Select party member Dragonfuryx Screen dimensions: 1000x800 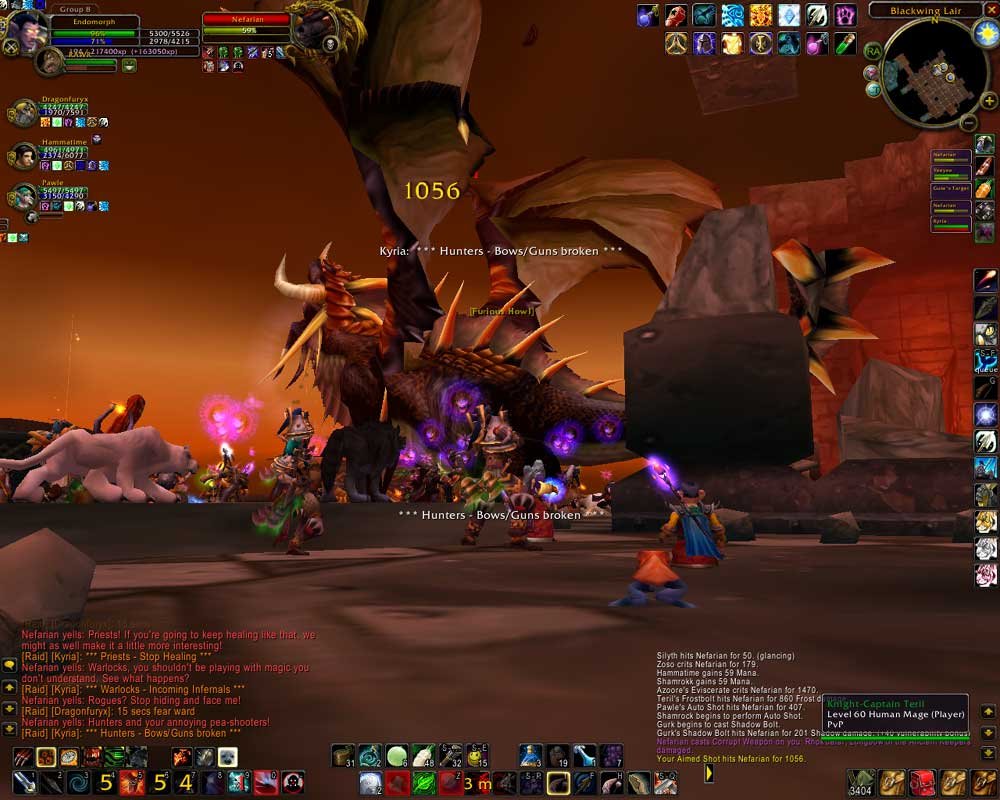pyautogui.click(x=24, y=112)
